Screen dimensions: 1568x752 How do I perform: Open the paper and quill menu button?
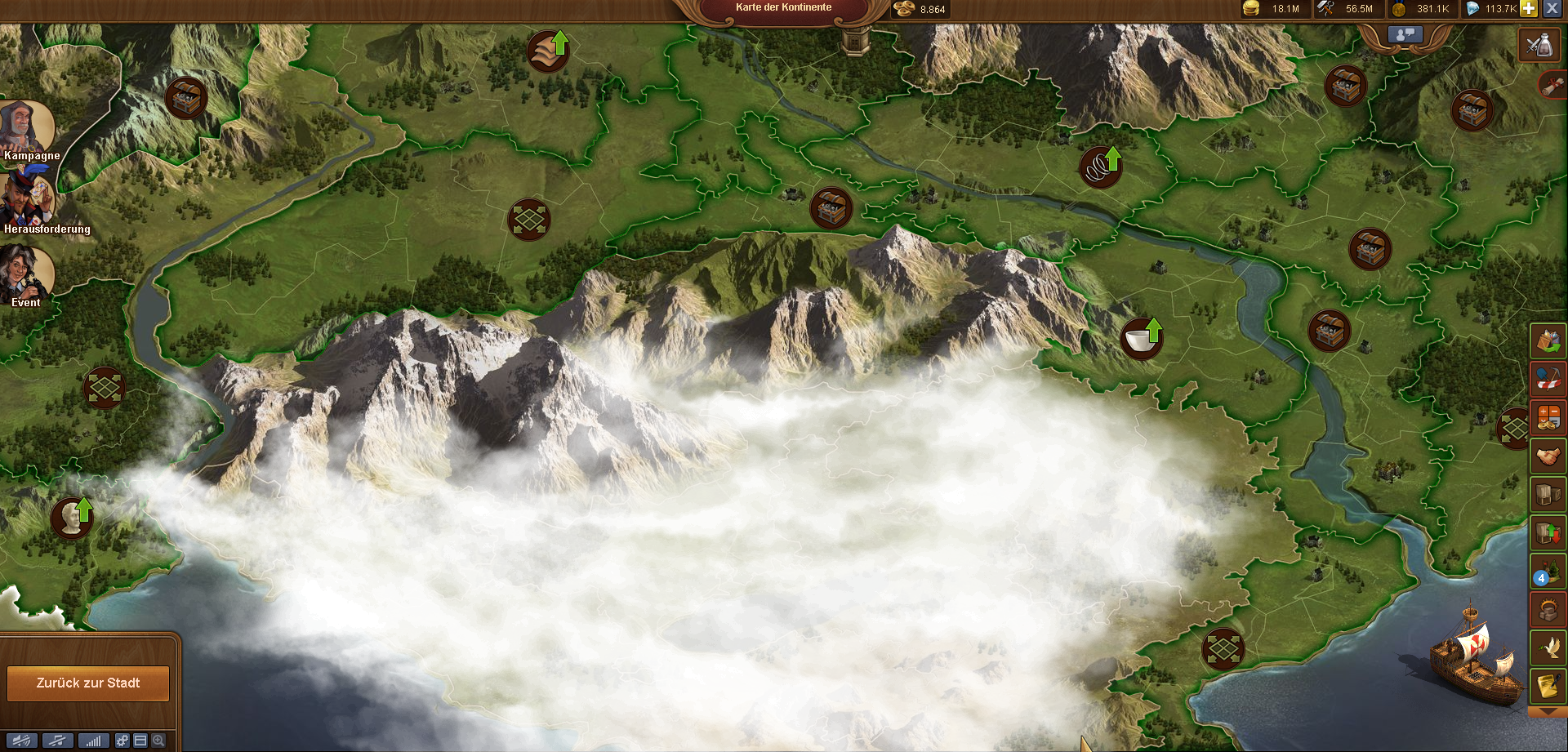tap(1548, 687)
